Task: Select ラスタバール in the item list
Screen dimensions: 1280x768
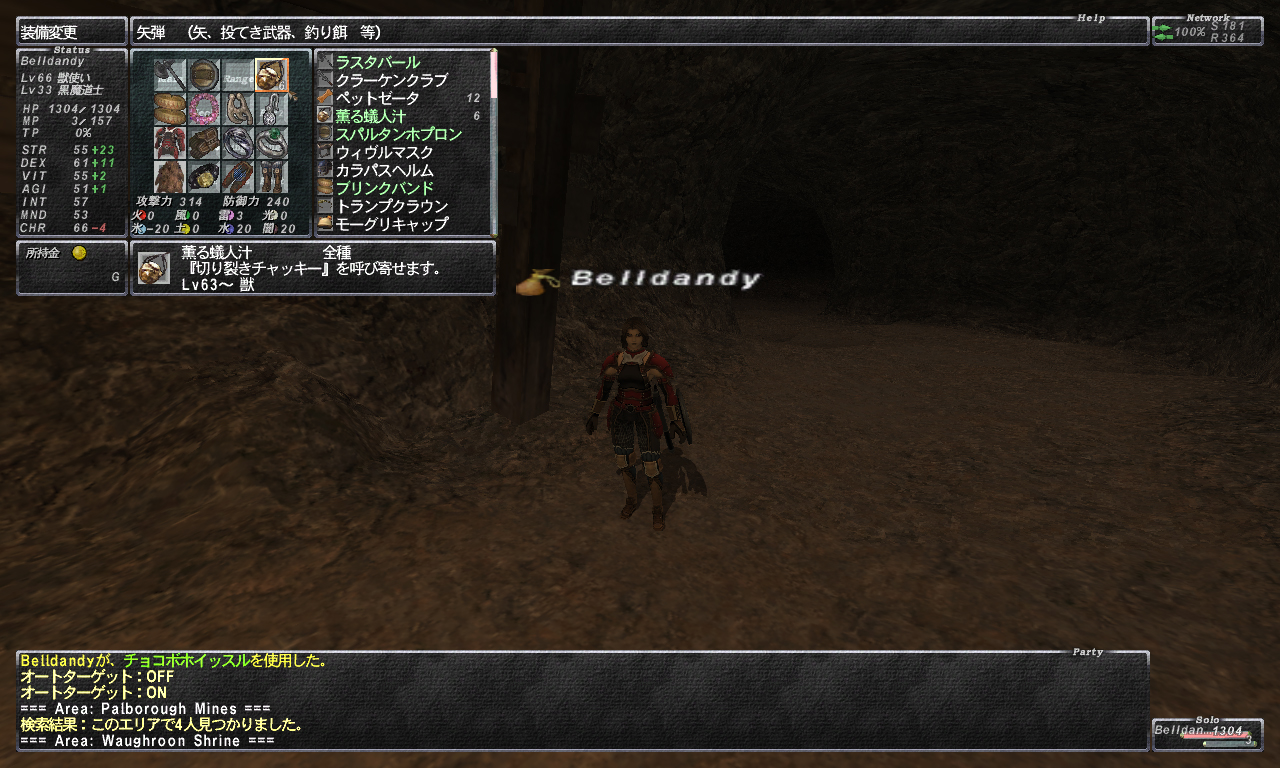Action: [378, 62]
